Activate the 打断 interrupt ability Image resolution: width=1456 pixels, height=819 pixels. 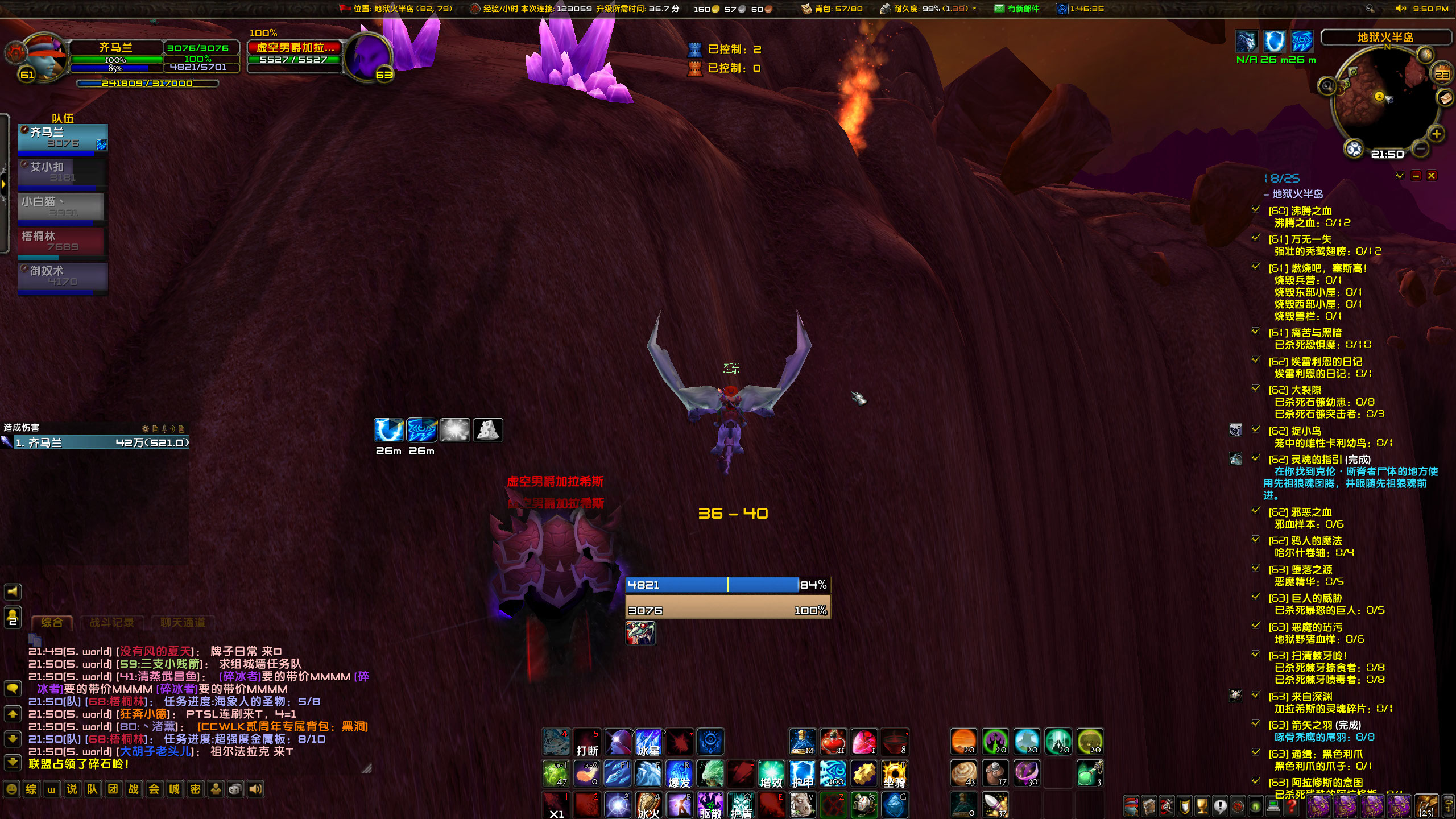click(x=588, y=742)
